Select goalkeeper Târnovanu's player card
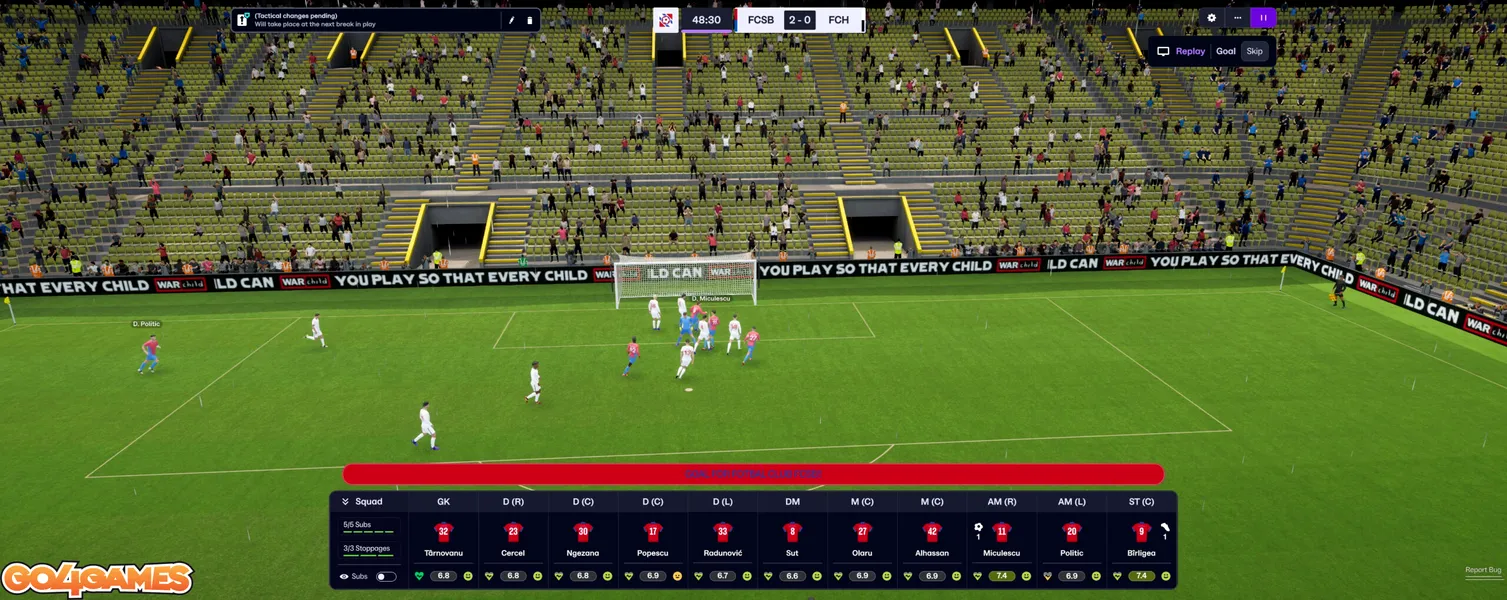1507x600 pixels. pyautogui.click(x=444, y=540)
